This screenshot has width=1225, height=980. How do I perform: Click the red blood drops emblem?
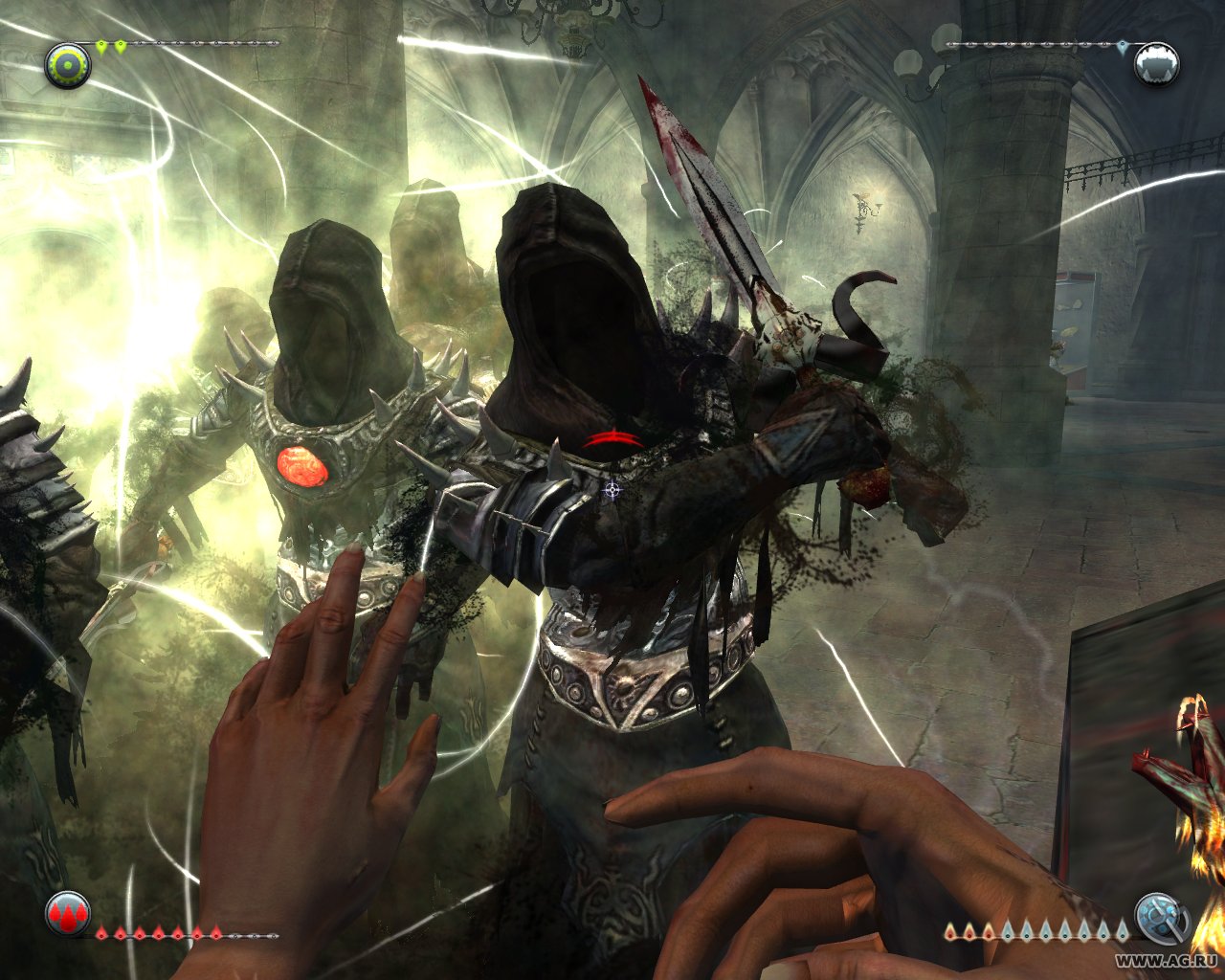(68, 914)
